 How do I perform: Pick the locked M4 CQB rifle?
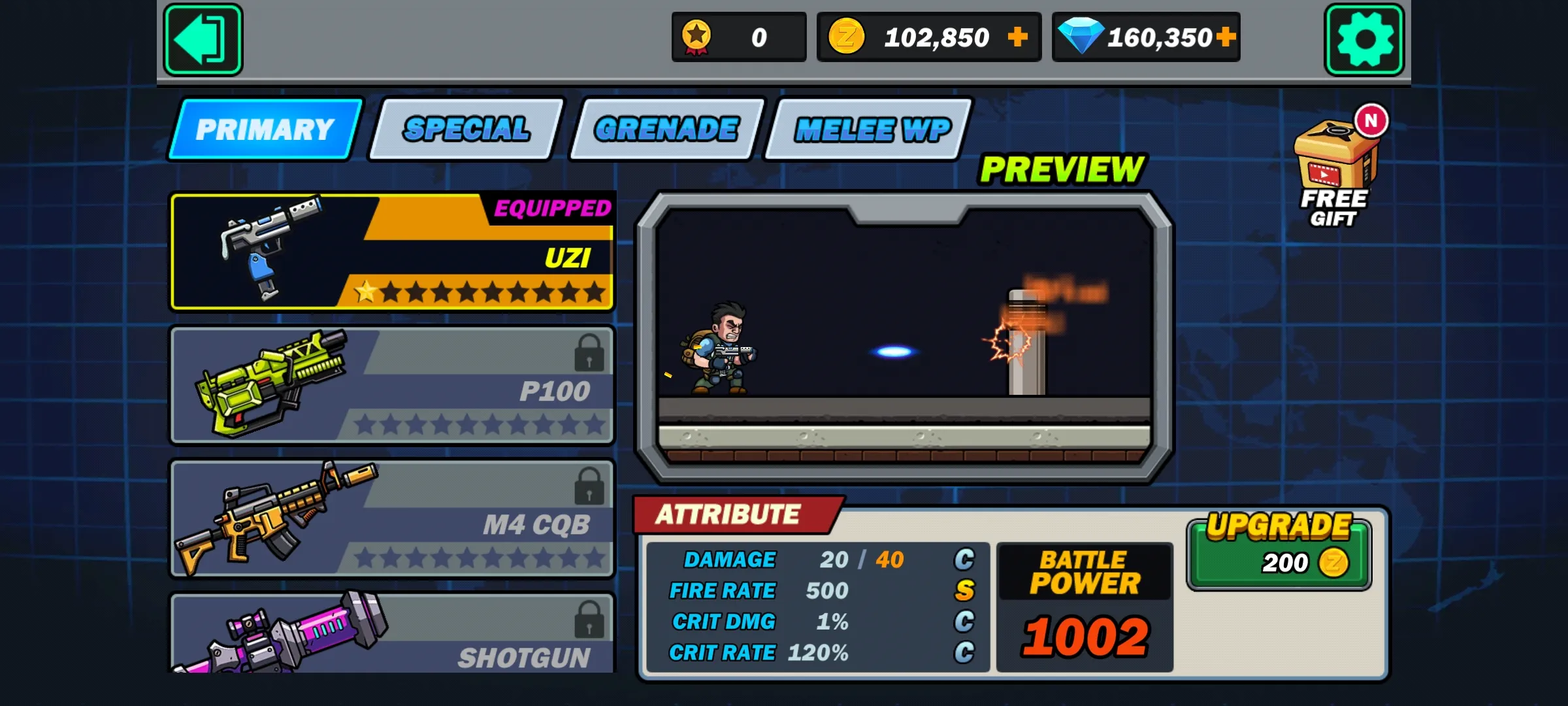pyautogui.click(x=392, y=519)
